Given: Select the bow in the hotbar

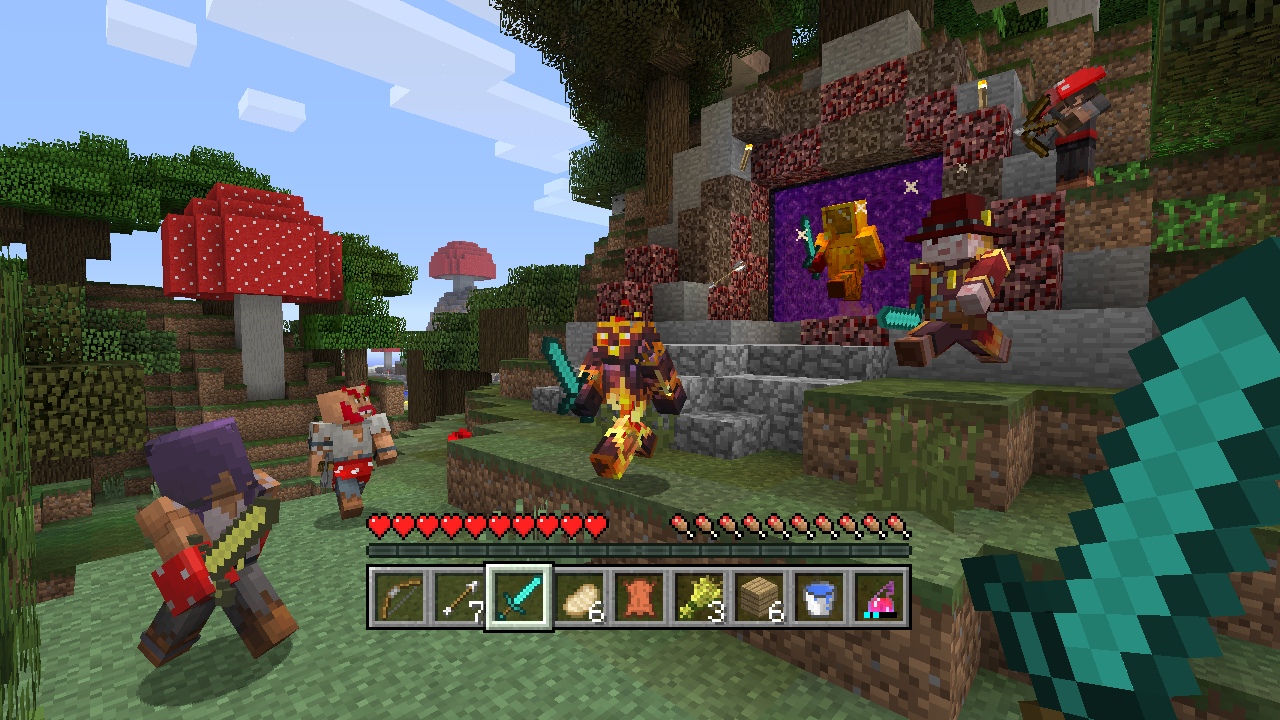Looking at the screenshot, I should (397, 597).
